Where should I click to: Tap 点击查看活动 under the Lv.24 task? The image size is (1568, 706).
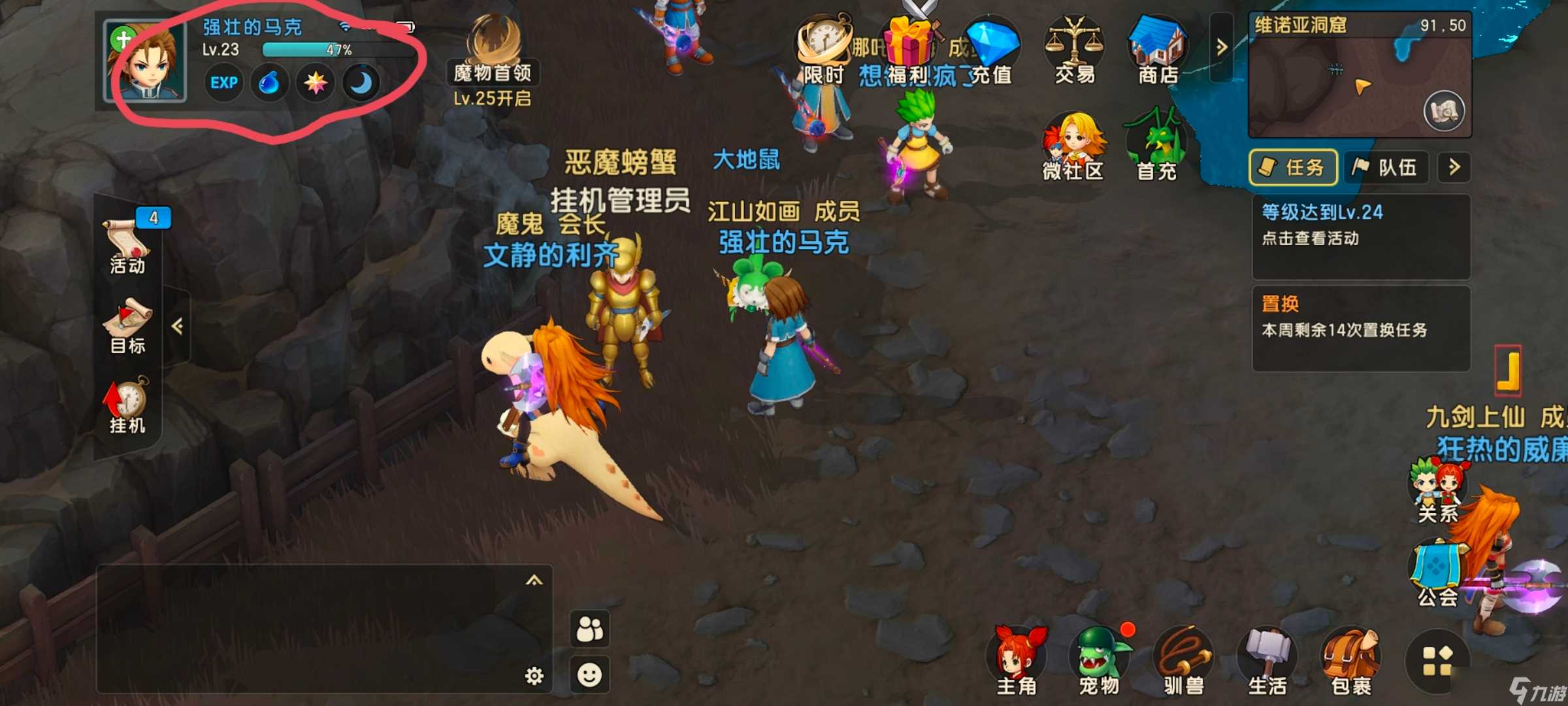click(x=1311, y=239)
